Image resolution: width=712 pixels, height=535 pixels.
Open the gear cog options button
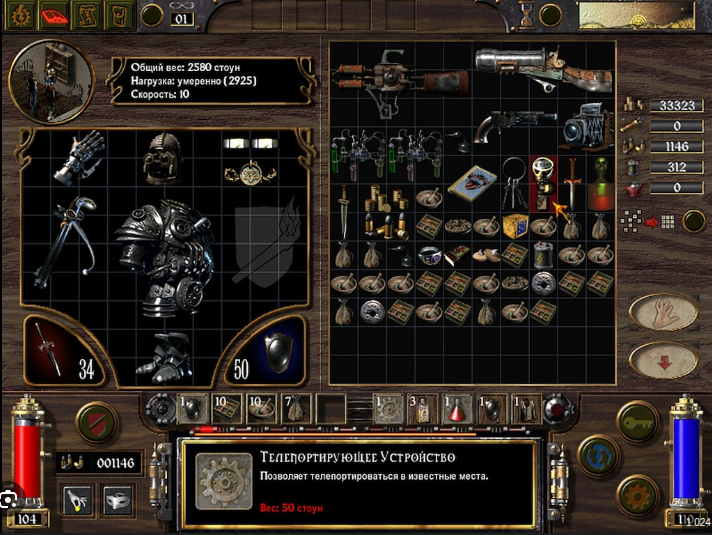[x=636, y=495]
